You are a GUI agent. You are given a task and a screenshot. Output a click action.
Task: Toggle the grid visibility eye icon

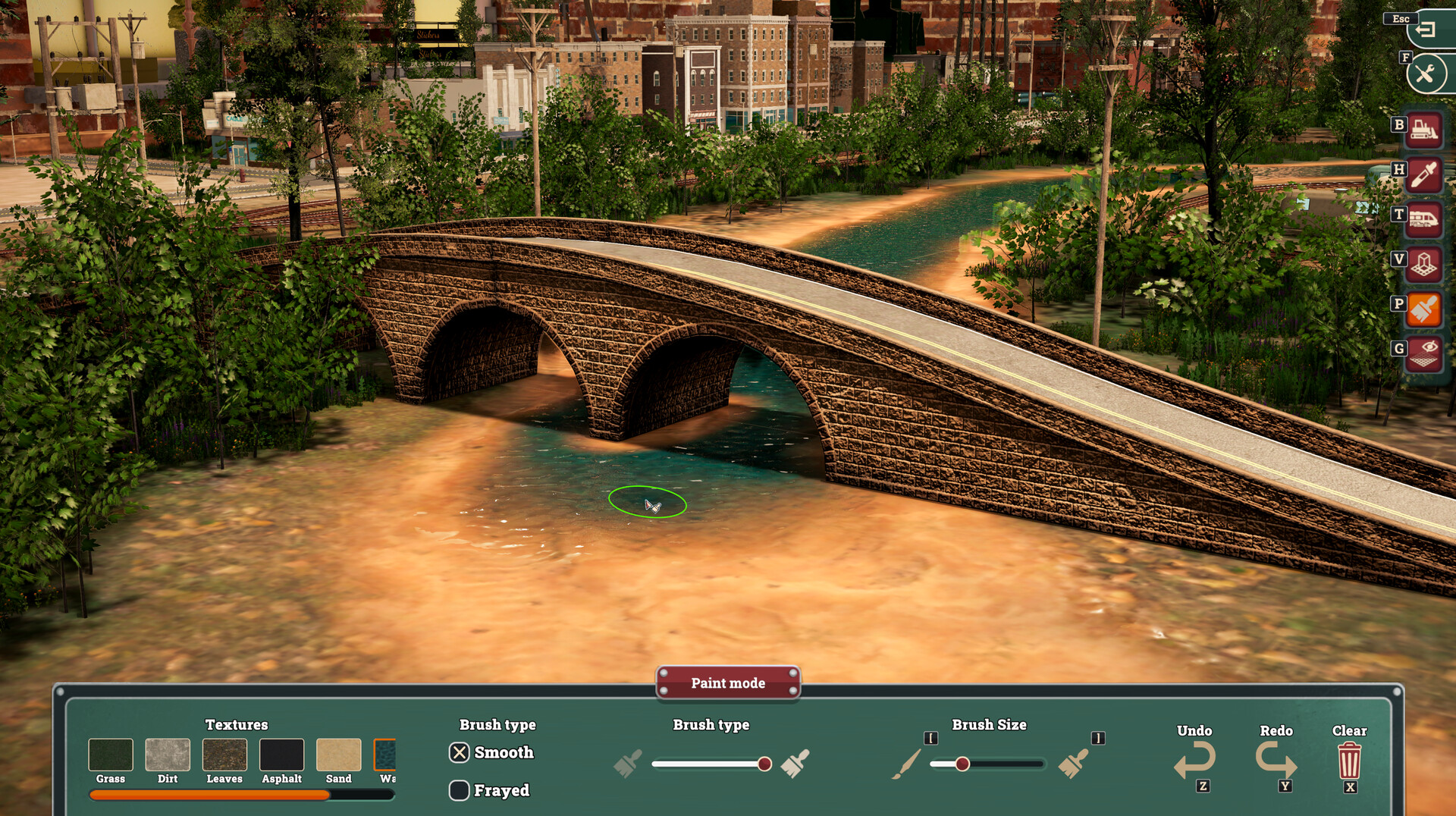pyautogui.click(x=1423, y=350)
